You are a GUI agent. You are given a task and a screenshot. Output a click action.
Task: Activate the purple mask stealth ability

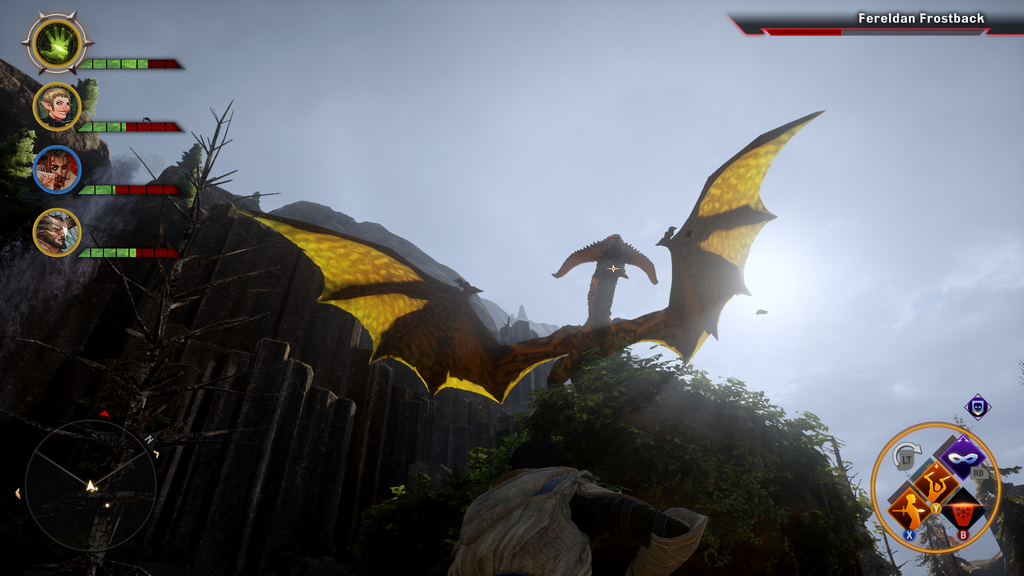click(961, 458)
